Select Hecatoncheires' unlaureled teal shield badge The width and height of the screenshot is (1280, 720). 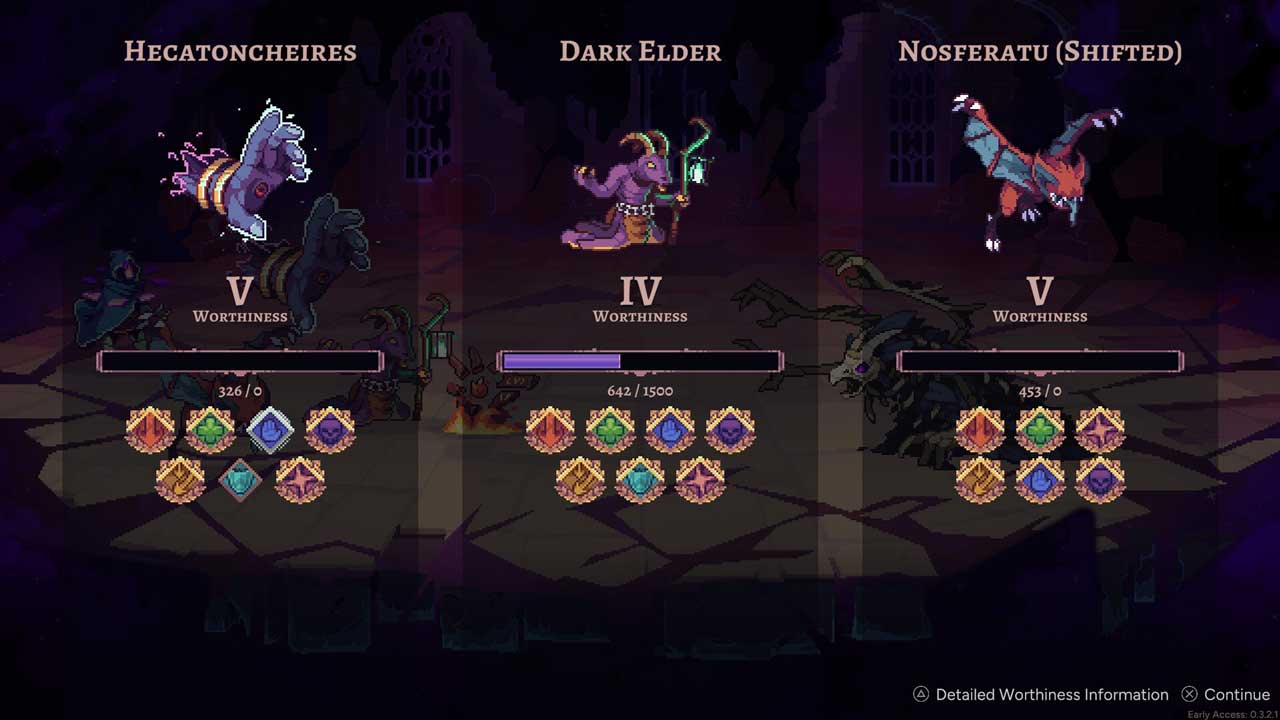240,479
